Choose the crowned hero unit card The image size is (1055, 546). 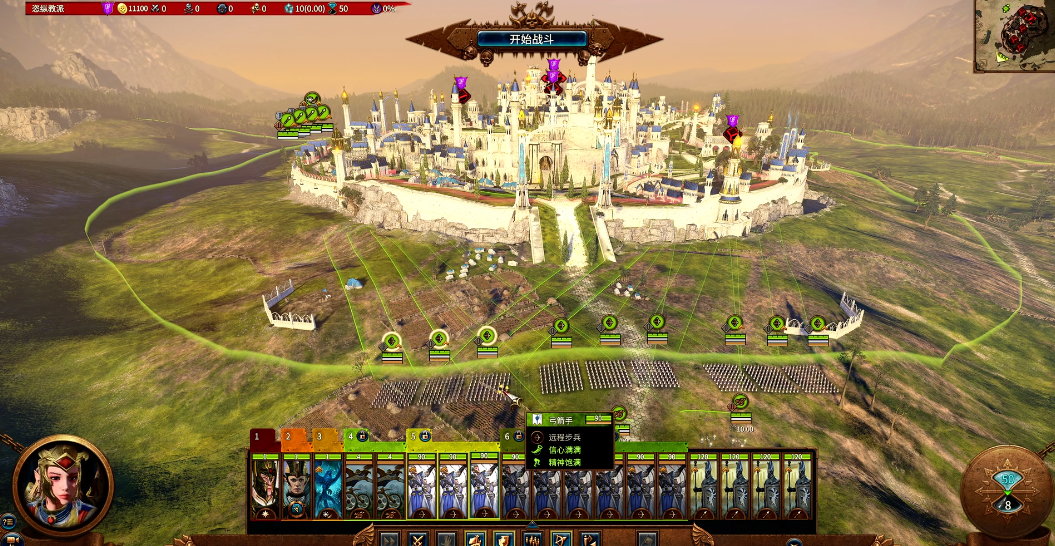click(x=296, y=489)
